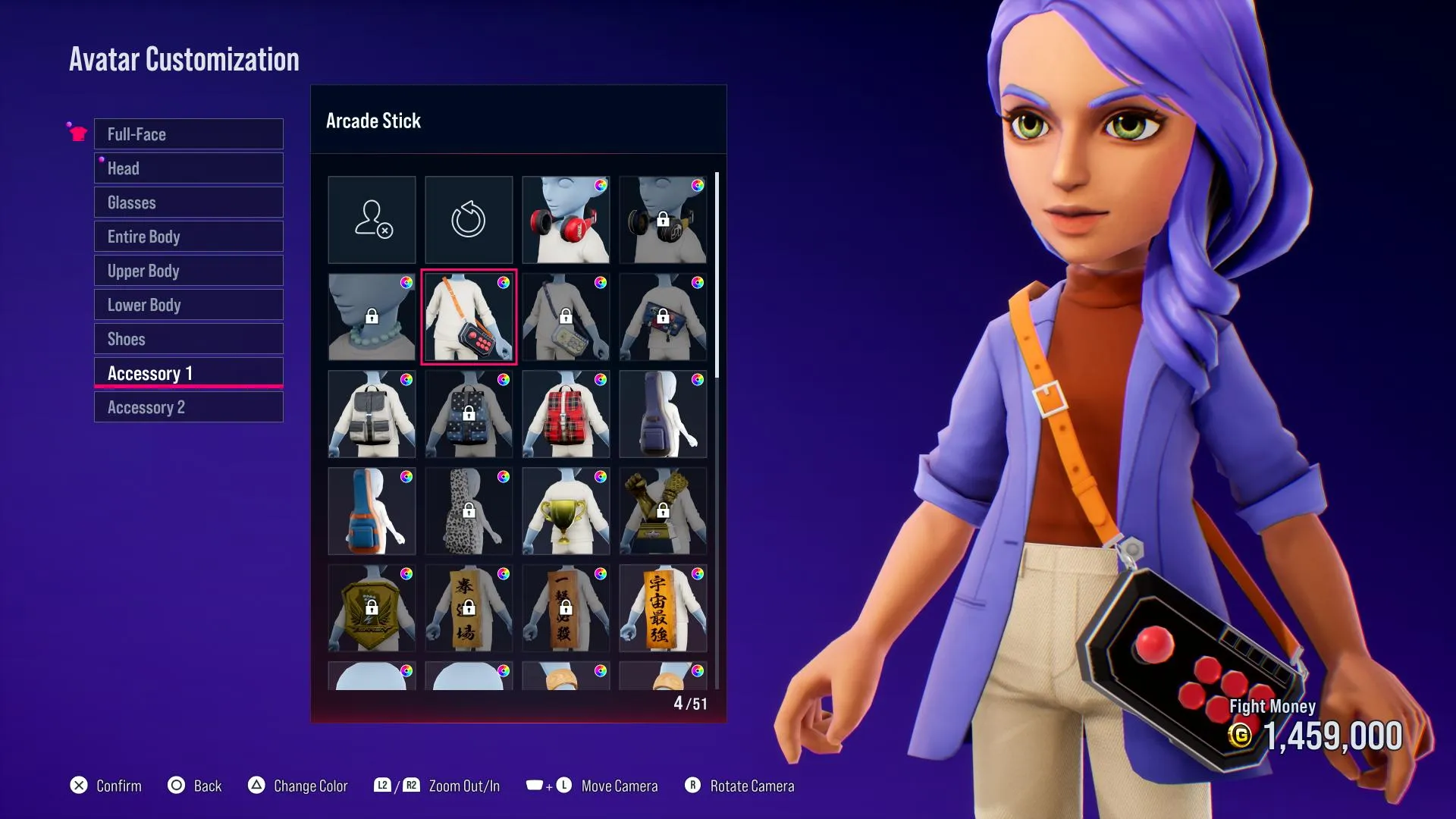Switch to Entire Body category

click(x=188, y=237)
